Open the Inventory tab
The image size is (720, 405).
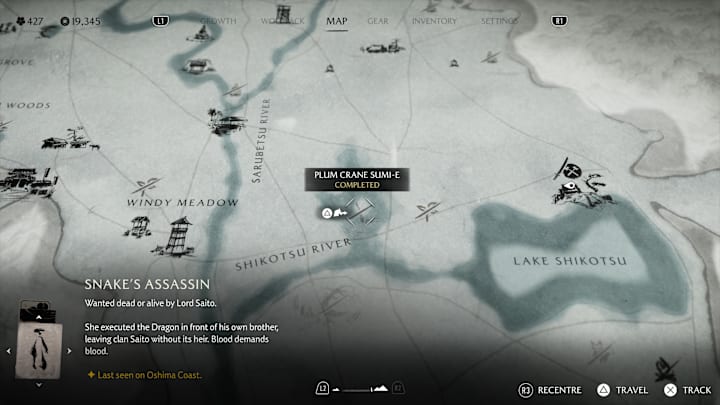[x=434, y=20]
